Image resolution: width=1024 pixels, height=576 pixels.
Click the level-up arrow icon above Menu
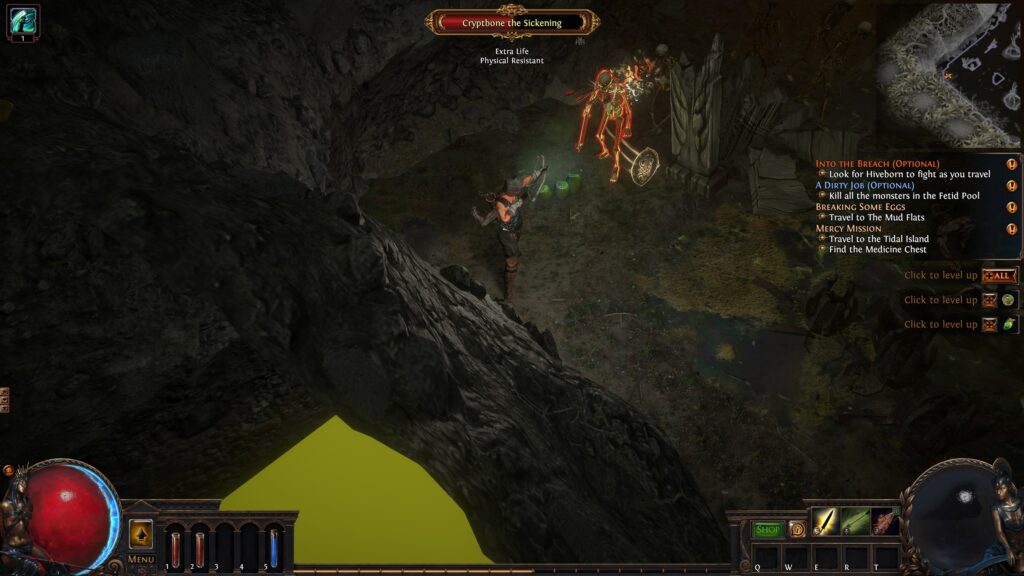point(141,534)
